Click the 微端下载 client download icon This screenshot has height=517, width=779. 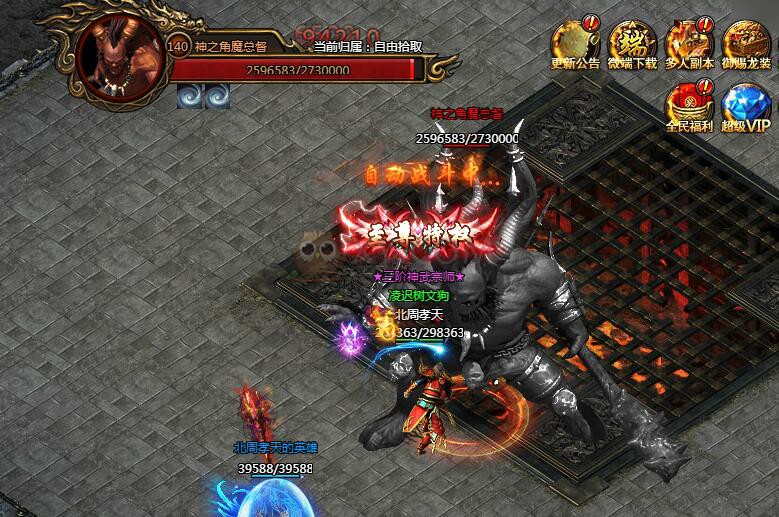(632, 44)
